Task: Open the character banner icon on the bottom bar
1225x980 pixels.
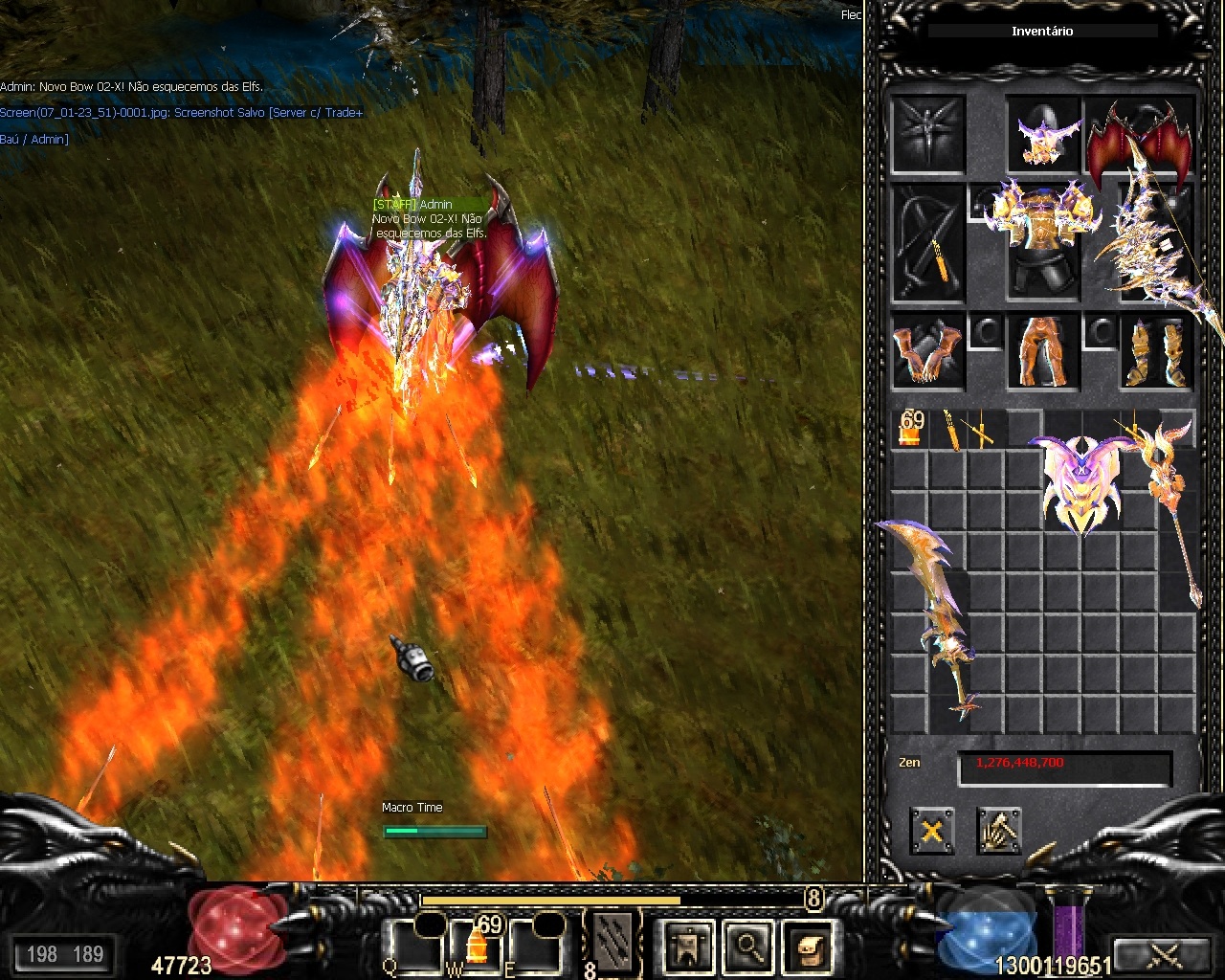Action: [688, 947]
